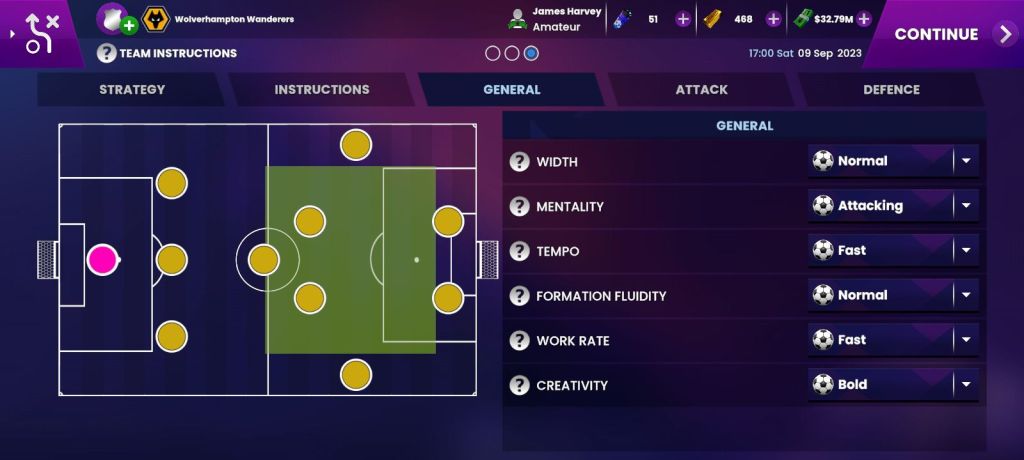
Task: Expand the Formation Fluidity dropdown
Action: click(893, 296)
